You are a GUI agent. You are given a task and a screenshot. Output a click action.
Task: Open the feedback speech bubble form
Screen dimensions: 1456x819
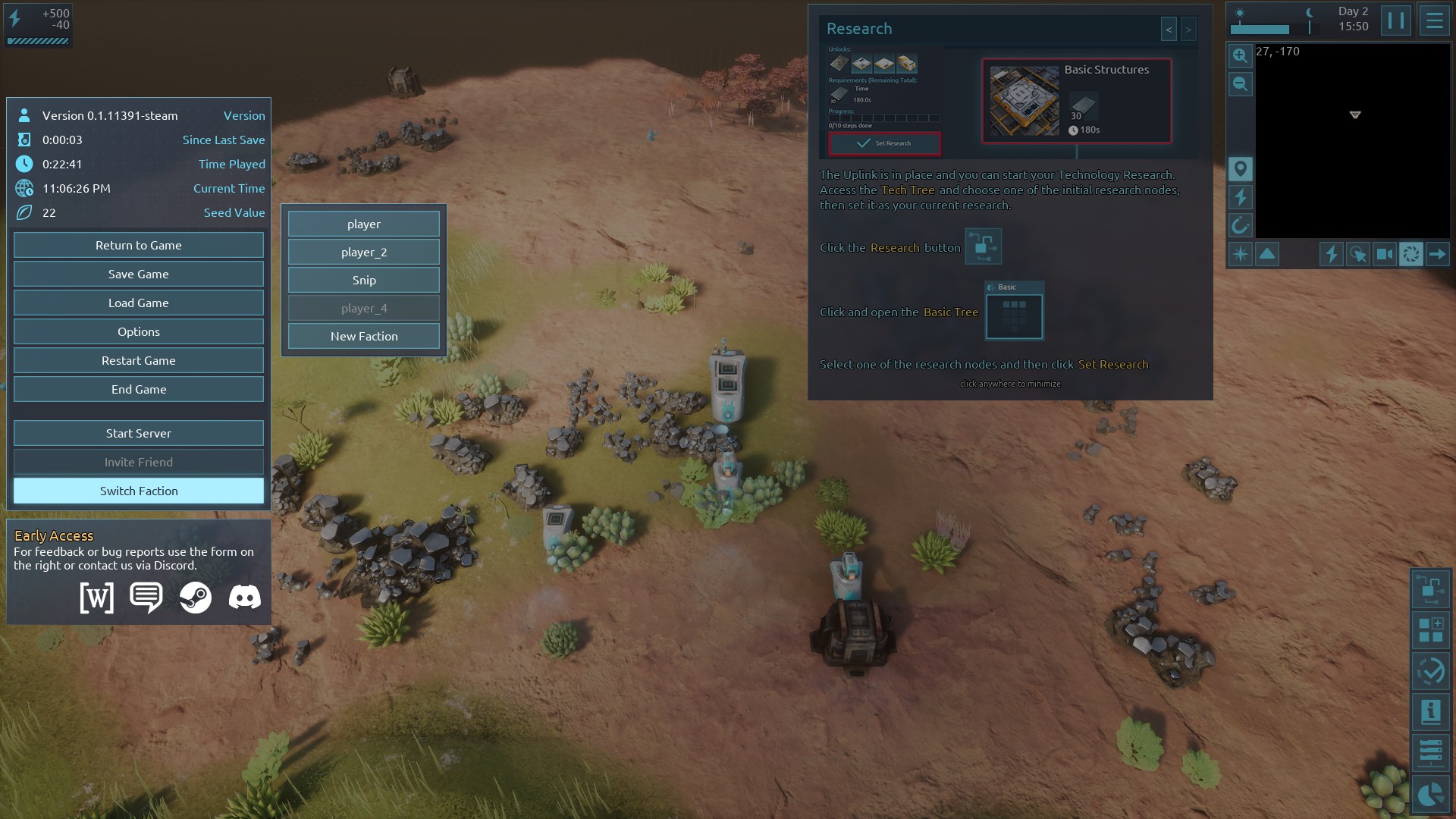146,598
